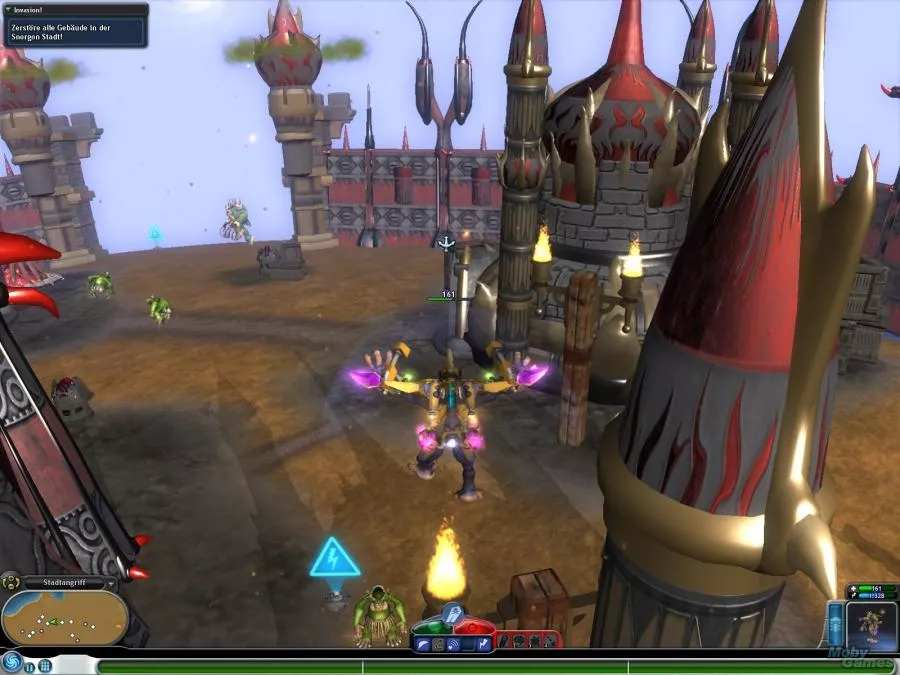Viewport: 900px width, 675px height.
Task: Expand the Stadtangriff dropdown arrow
Action: [110, 582]
